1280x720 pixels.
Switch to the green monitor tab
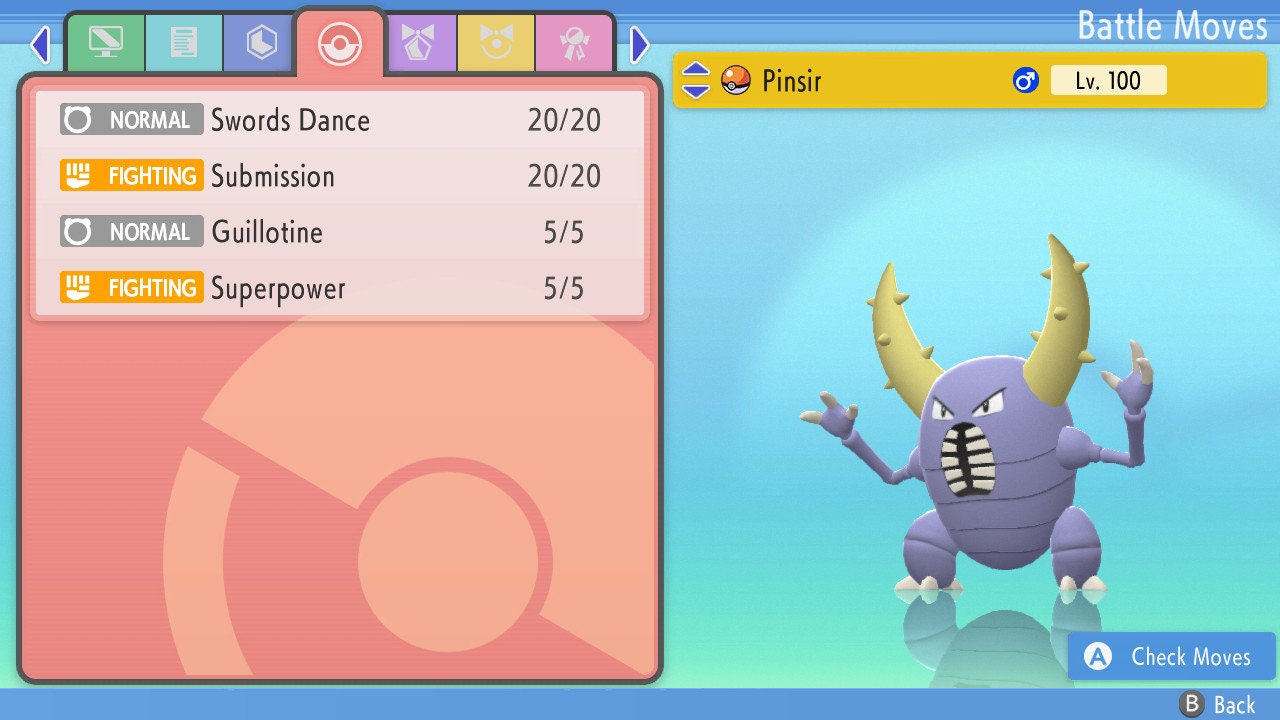coord(105,43)
